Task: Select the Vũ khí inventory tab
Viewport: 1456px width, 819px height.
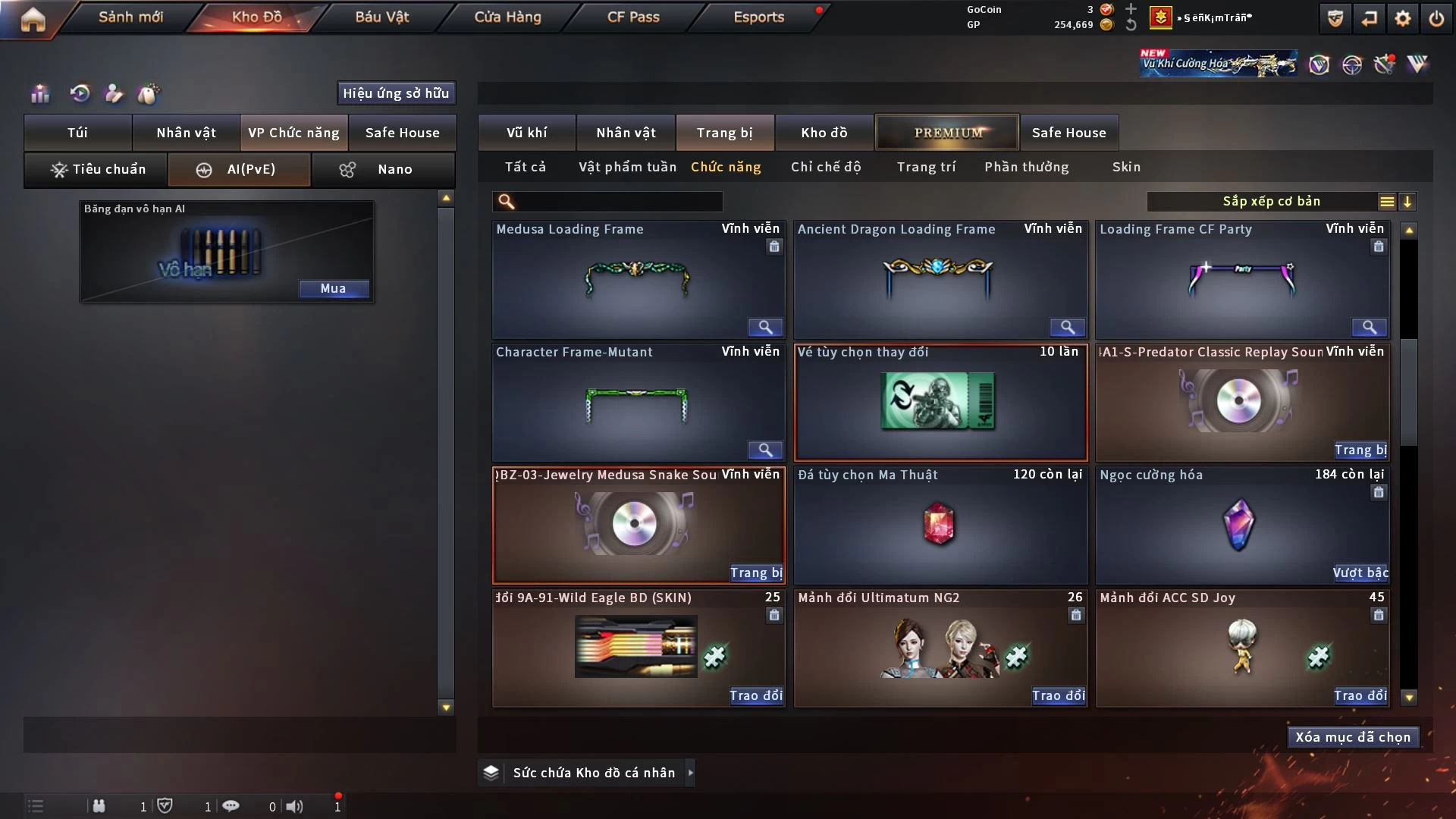Action: (526, 133)
